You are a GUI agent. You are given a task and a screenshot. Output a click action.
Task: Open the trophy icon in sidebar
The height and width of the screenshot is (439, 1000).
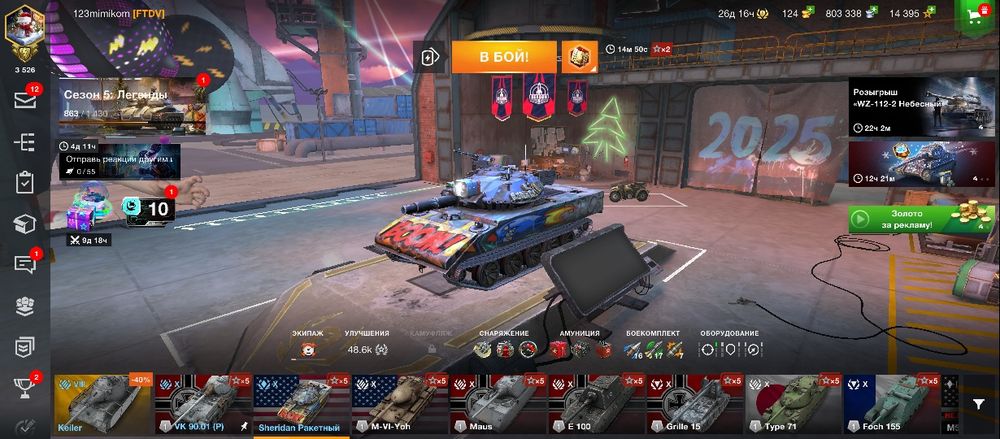[x=25, y=387]
